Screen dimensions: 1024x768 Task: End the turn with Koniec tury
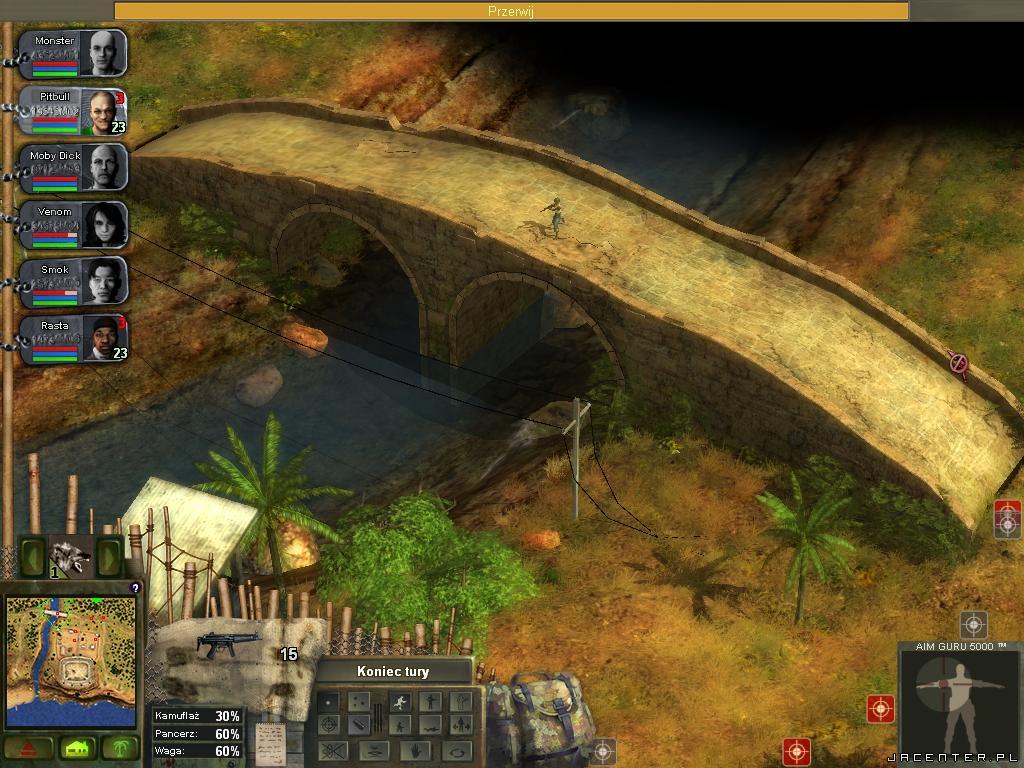395,671
